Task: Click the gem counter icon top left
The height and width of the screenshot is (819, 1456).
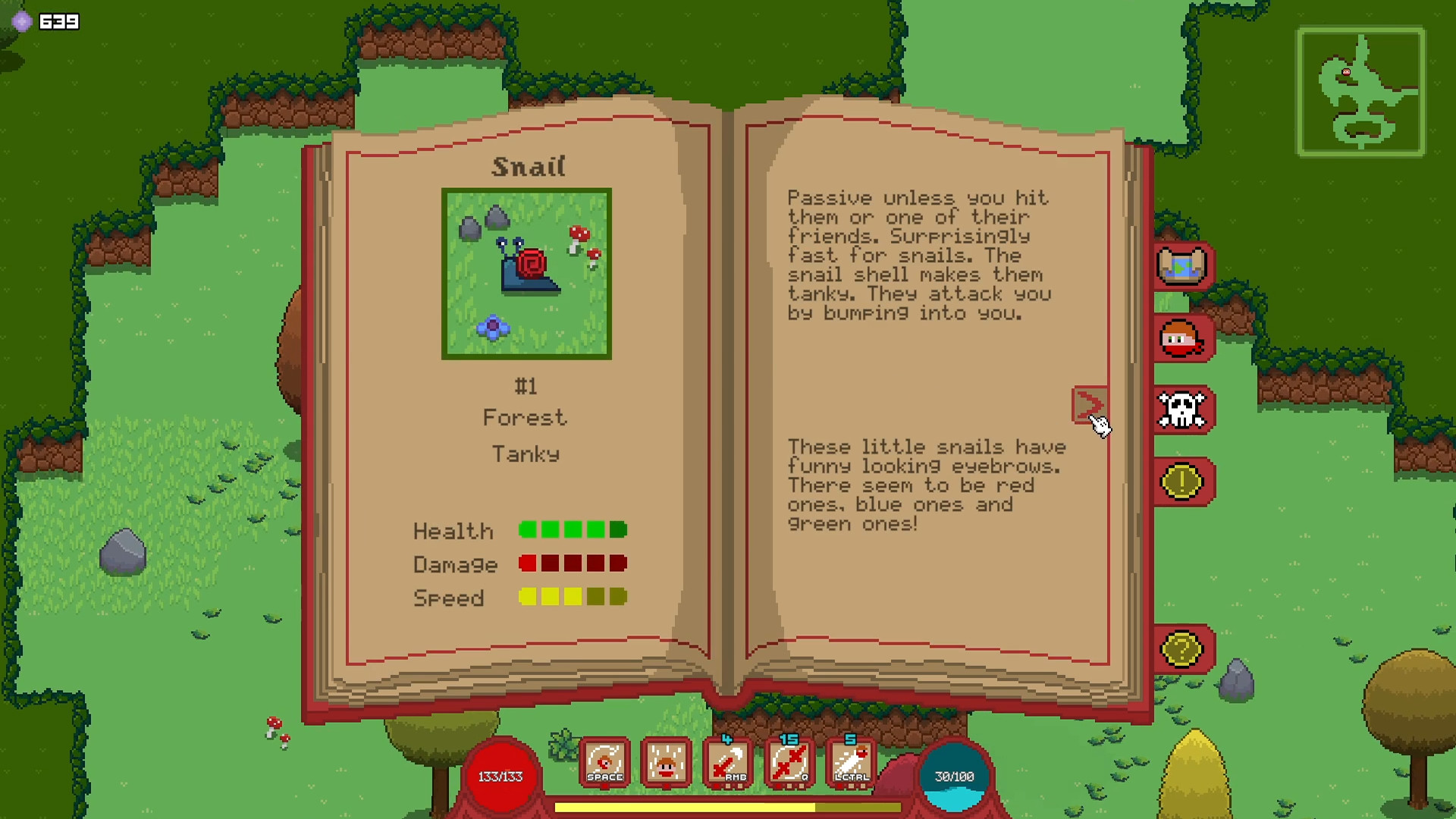Action: point(23,21)
